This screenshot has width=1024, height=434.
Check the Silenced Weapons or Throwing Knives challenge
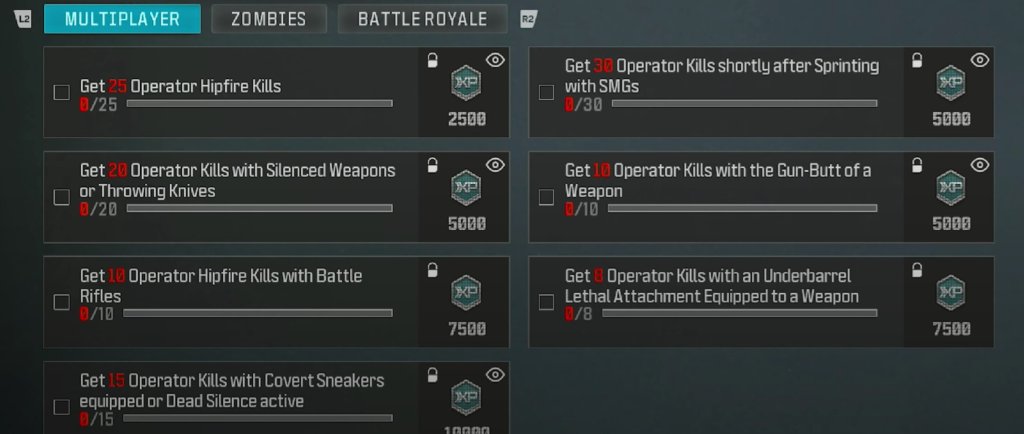pos(61,197)
